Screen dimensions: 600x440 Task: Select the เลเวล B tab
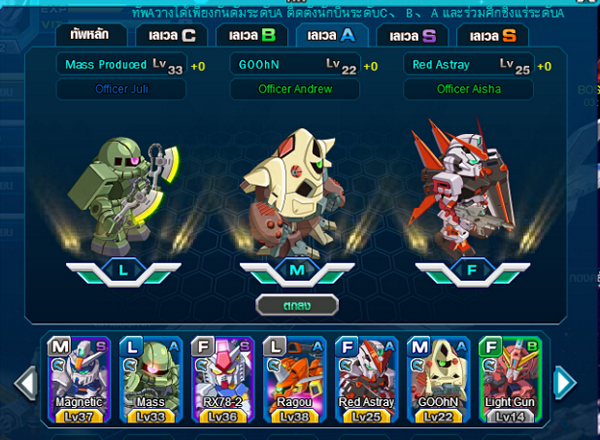[x=252, y=36]
